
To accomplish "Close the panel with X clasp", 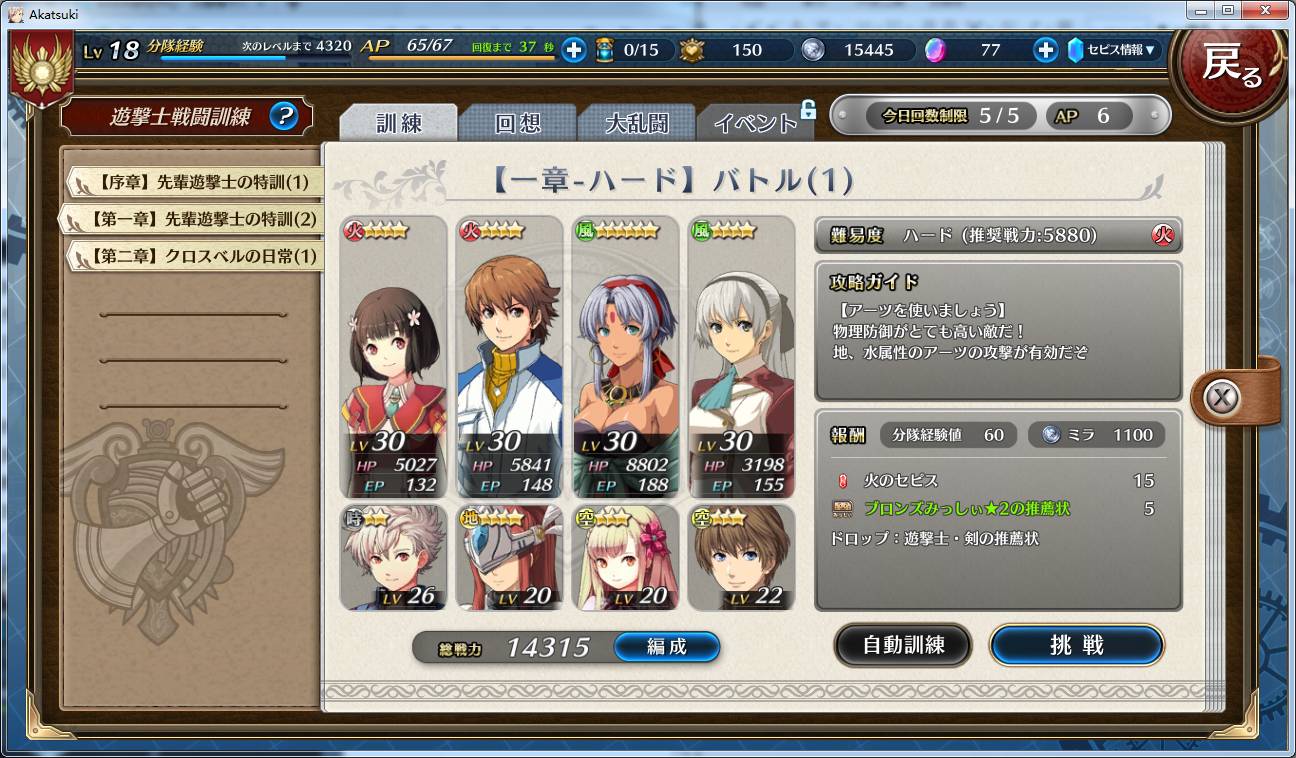I will click(1220, 398).
